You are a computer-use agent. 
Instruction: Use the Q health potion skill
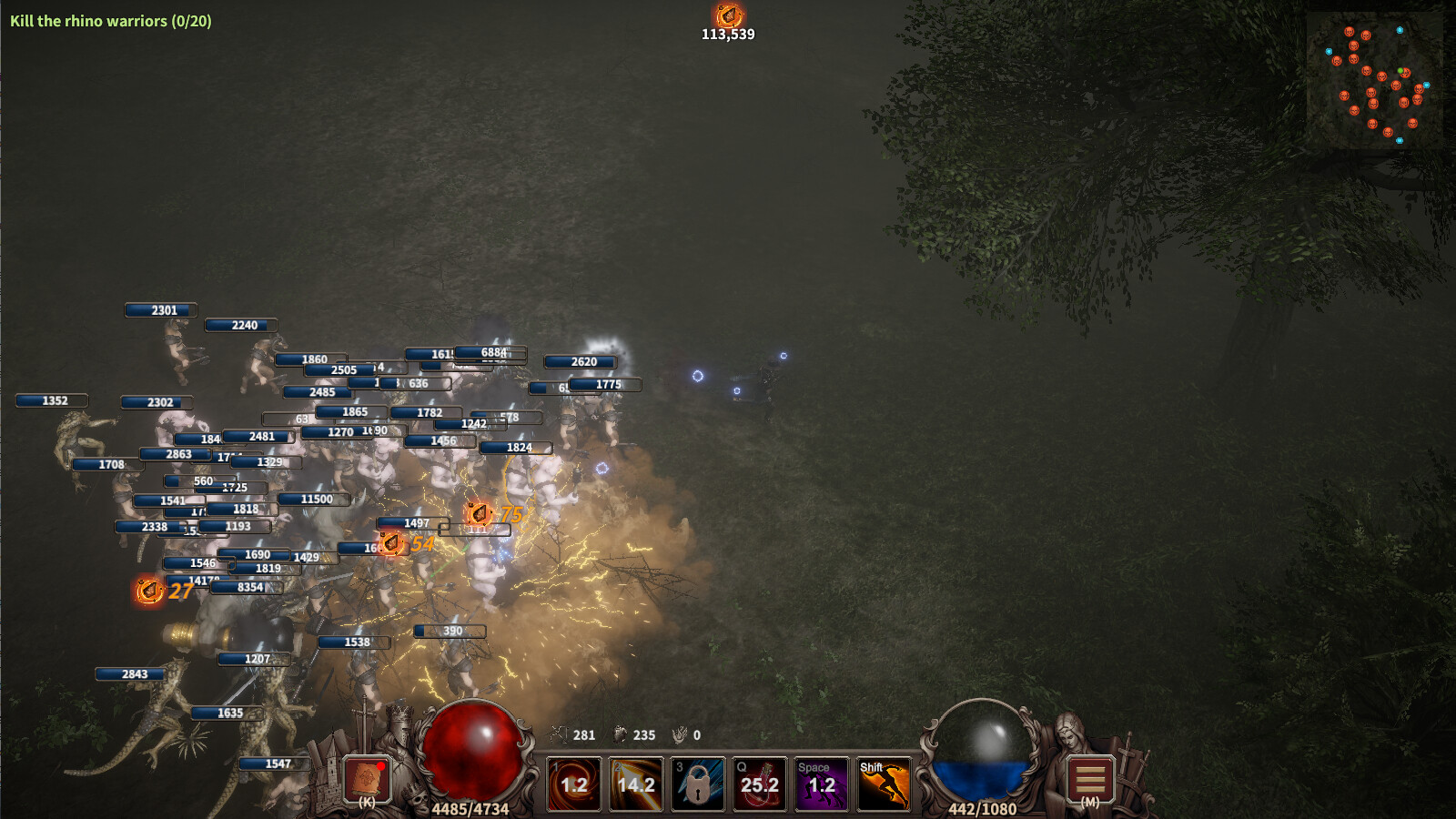coord(760,784)
